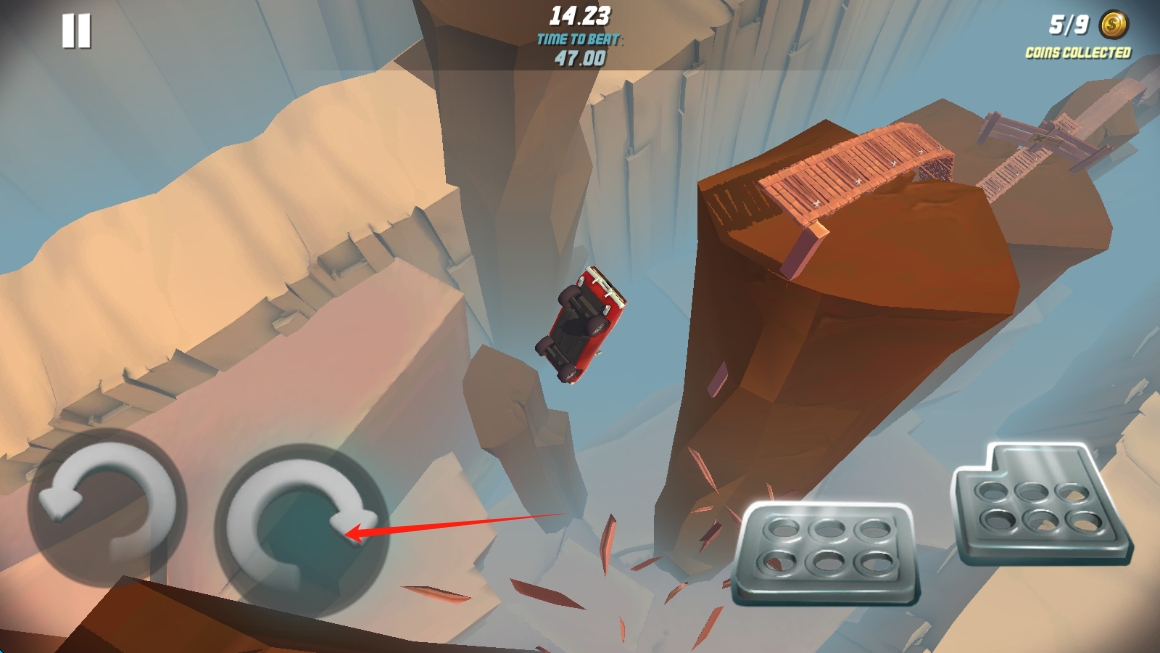Image resolution: width=1160 pixels, height=653 pixels.
Task: Step on the tall metal gas pedal
Action: click(1041, 503)
